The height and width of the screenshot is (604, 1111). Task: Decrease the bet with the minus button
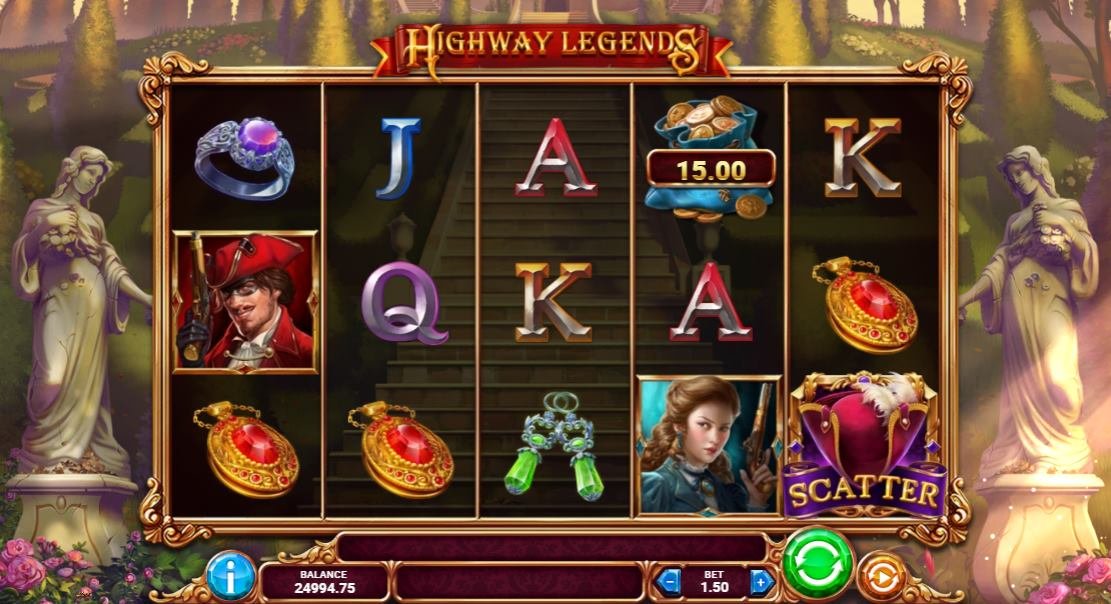click(x=671, y=580)
